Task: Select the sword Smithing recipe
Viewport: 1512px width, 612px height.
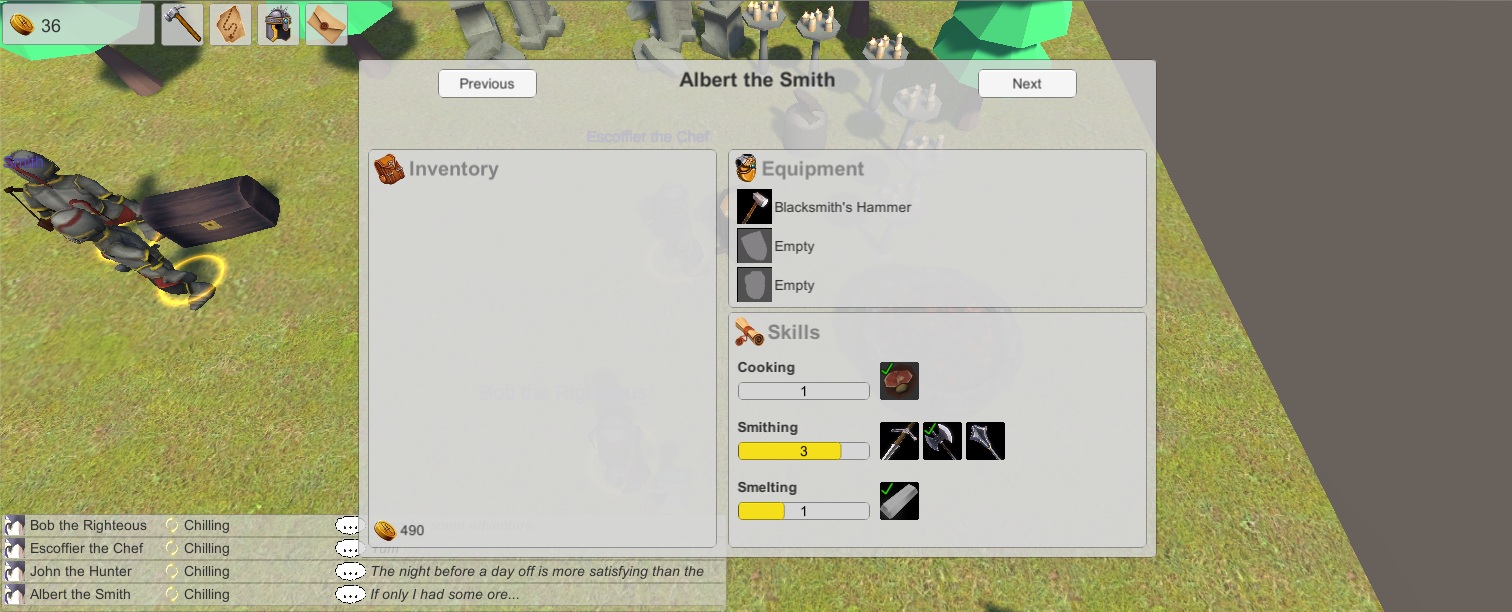Action: (899, 441)
